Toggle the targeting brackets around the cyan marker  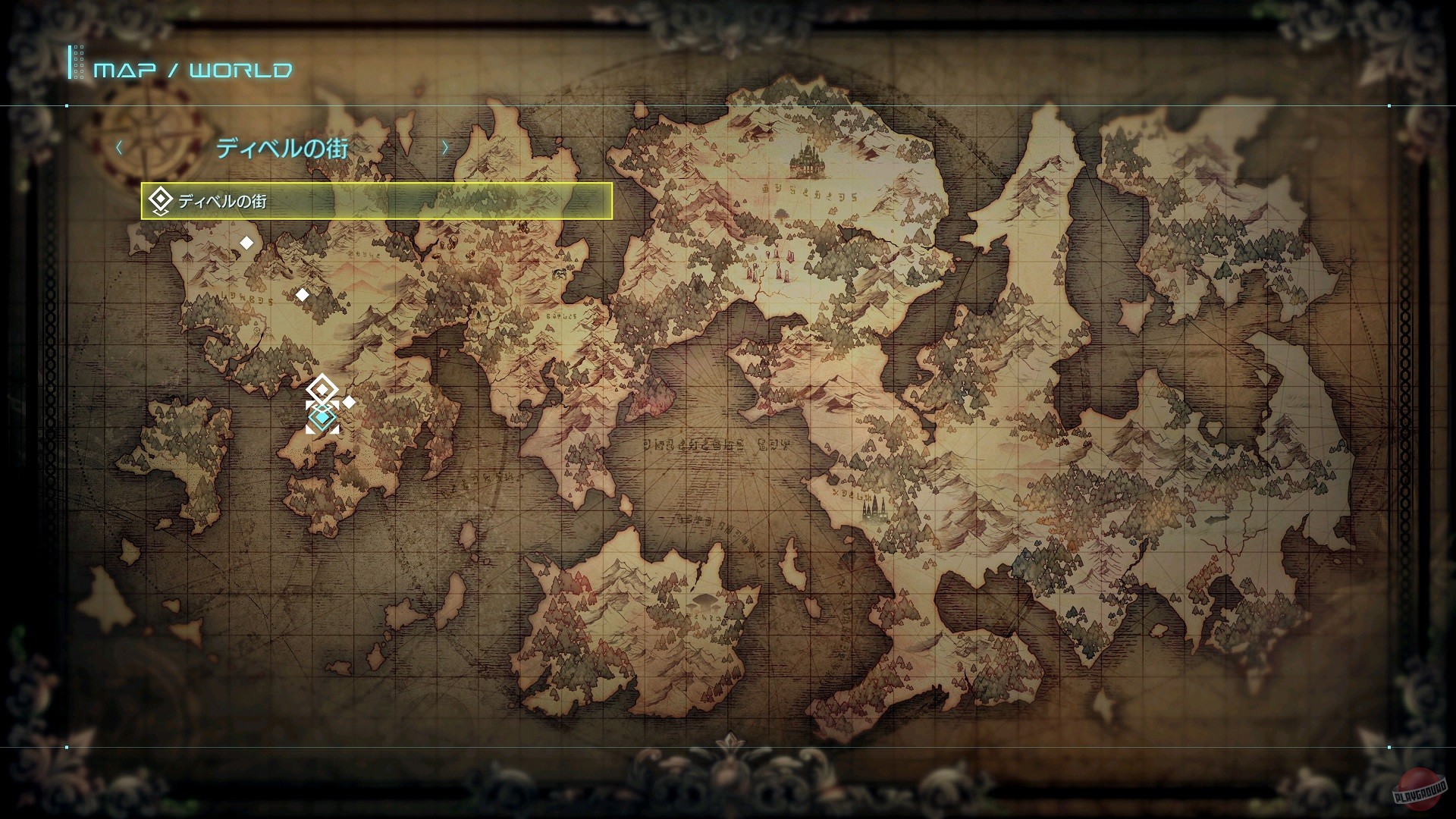point(322,416)
